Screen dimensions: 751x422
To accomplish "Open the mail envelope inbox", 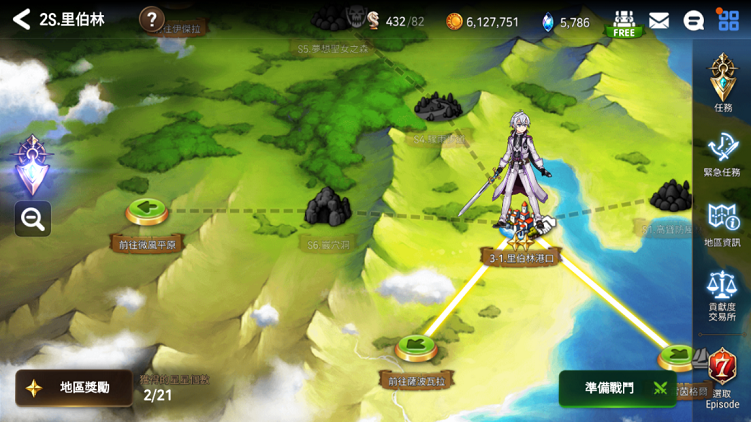I will [x=659, y=21].
